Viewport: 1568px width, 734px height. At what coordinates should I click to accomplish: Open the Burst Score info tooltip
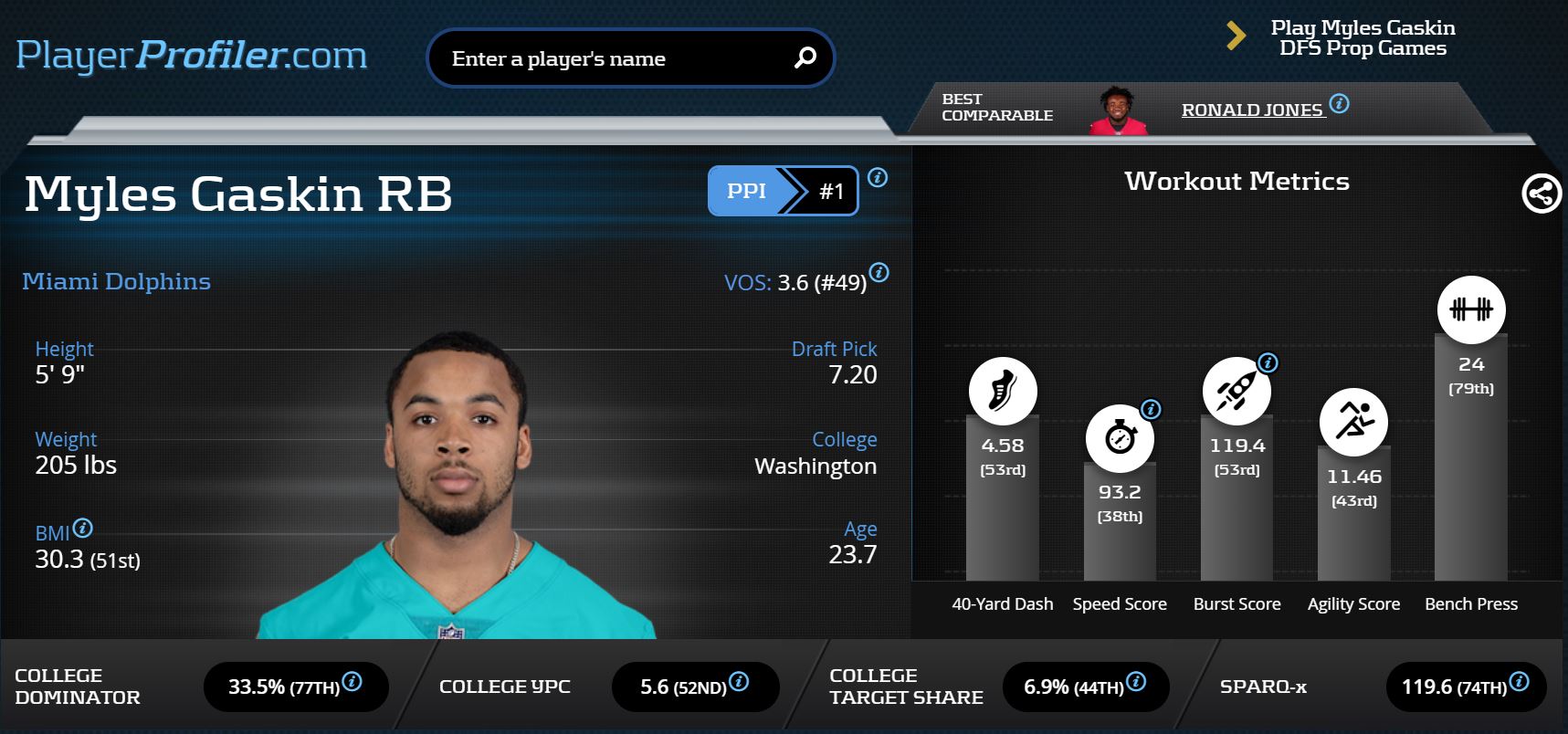[1268, 362]
